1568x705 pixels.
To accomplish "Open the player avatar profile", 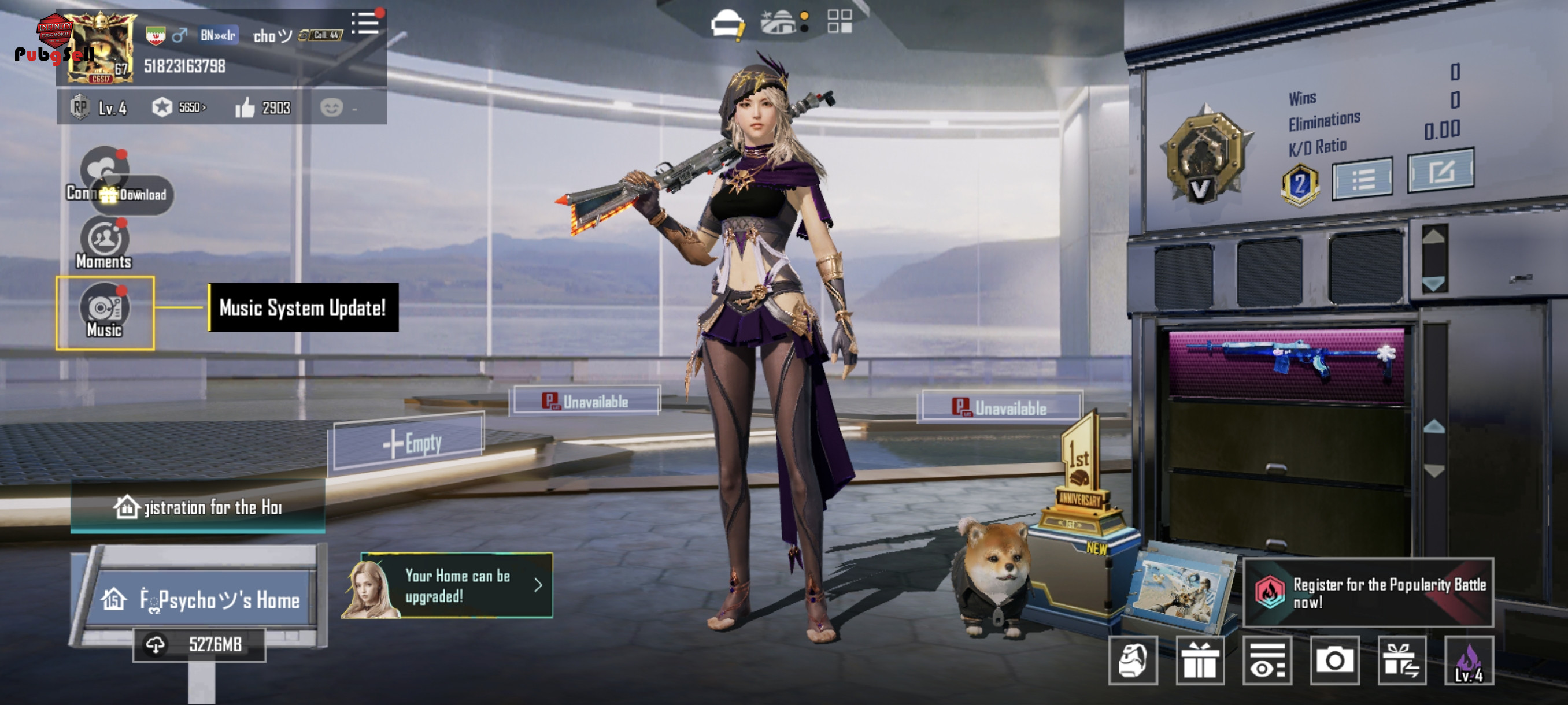I will tap(101, 47).
